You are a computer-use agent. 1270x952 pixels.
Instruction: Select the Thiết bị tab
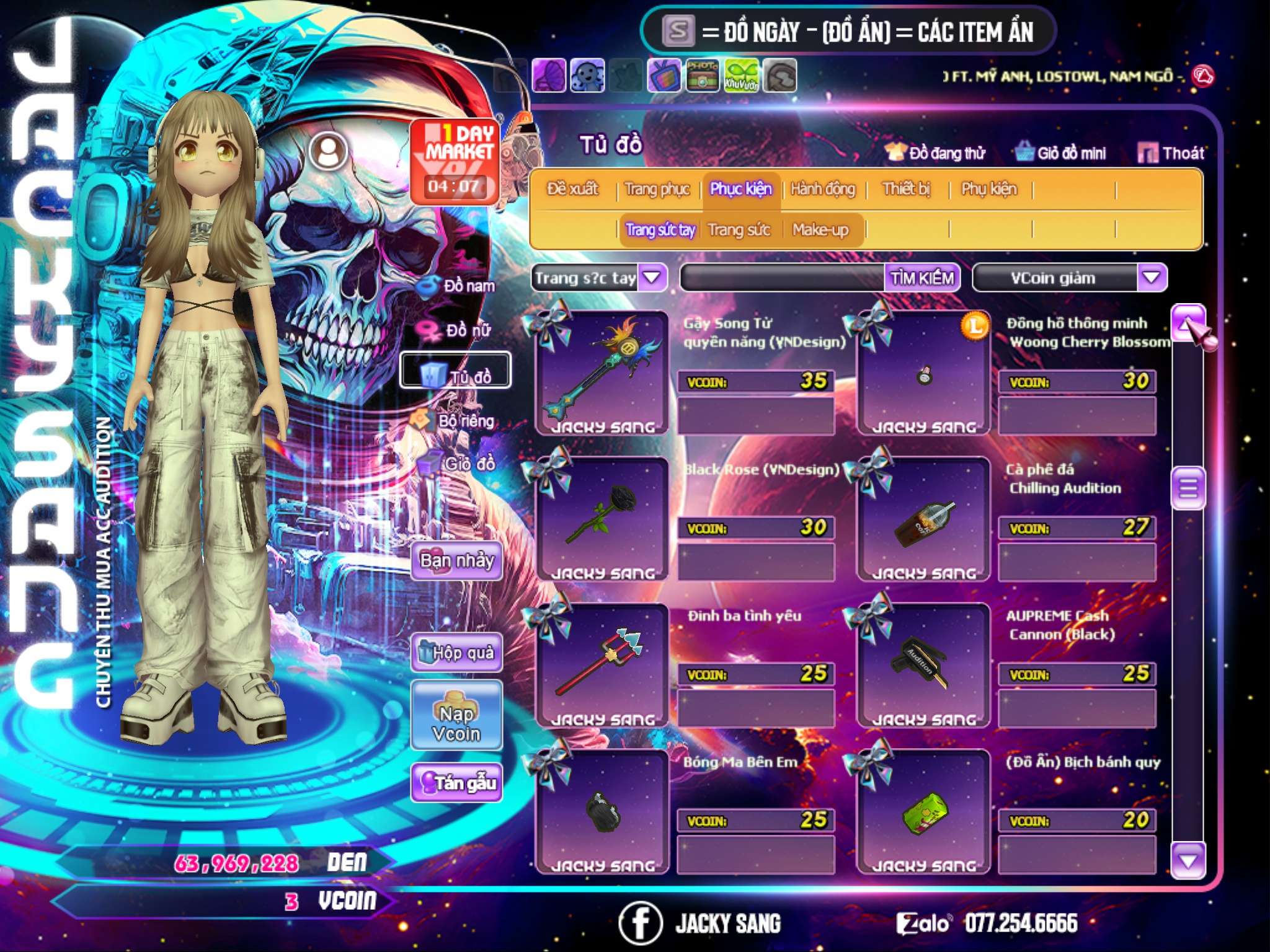pos(906,189)
